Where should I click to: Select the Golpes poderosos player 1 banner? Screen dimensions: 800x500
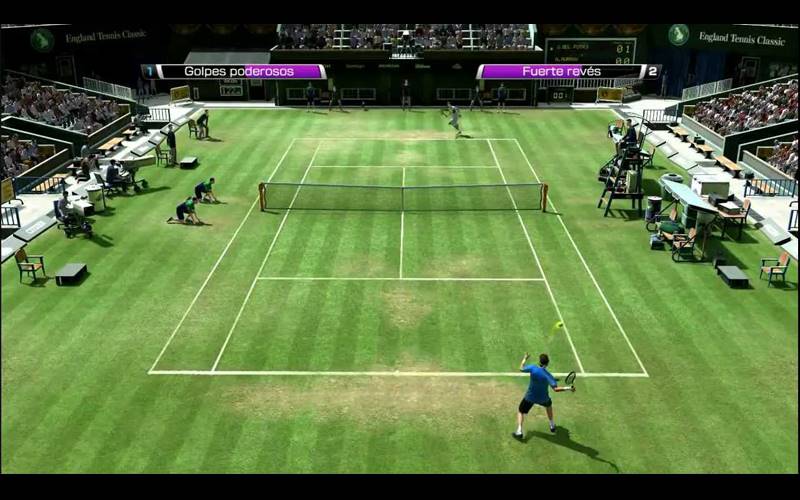pos(235,72)
